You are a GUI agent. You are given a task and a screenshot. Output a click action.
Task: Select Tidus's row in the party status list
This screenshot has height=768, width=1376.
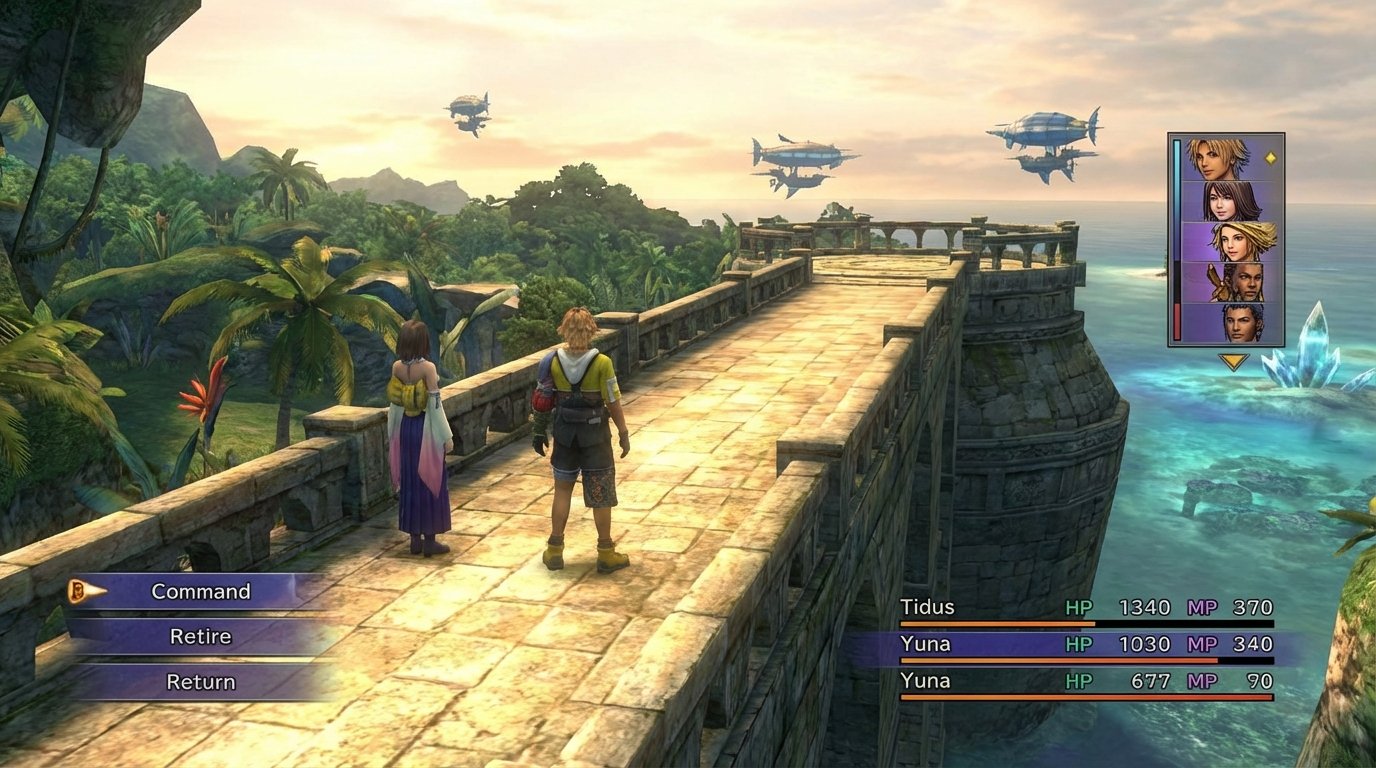coord(1085,608)
